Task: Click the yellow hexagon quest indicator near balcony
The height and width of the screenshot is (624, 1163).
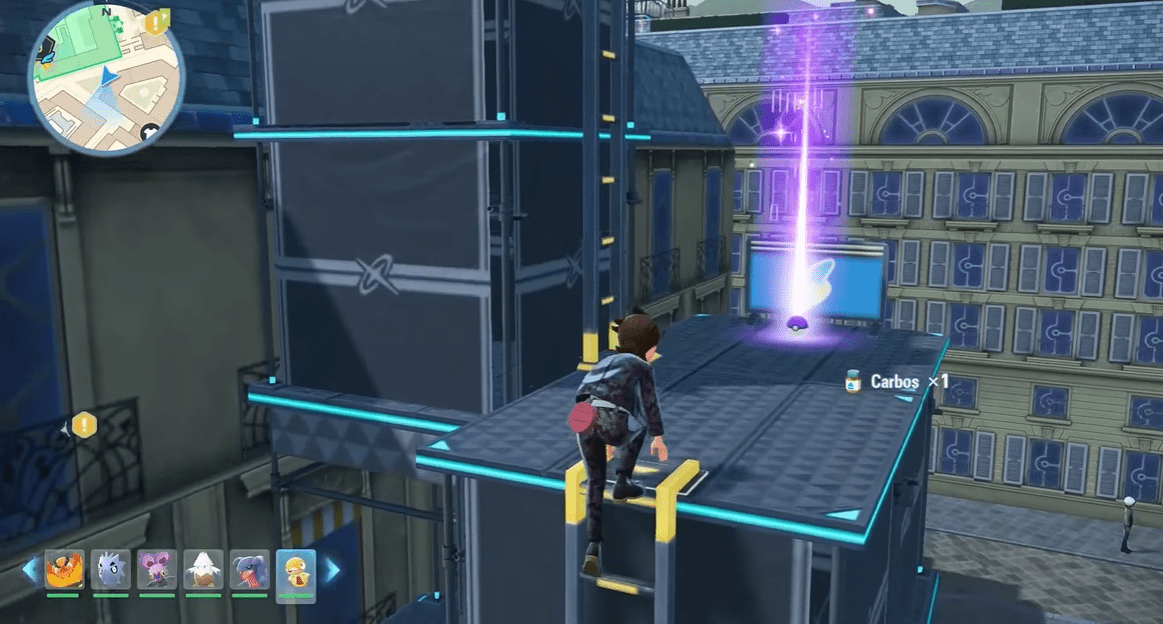Action: (x=84, y=425)
